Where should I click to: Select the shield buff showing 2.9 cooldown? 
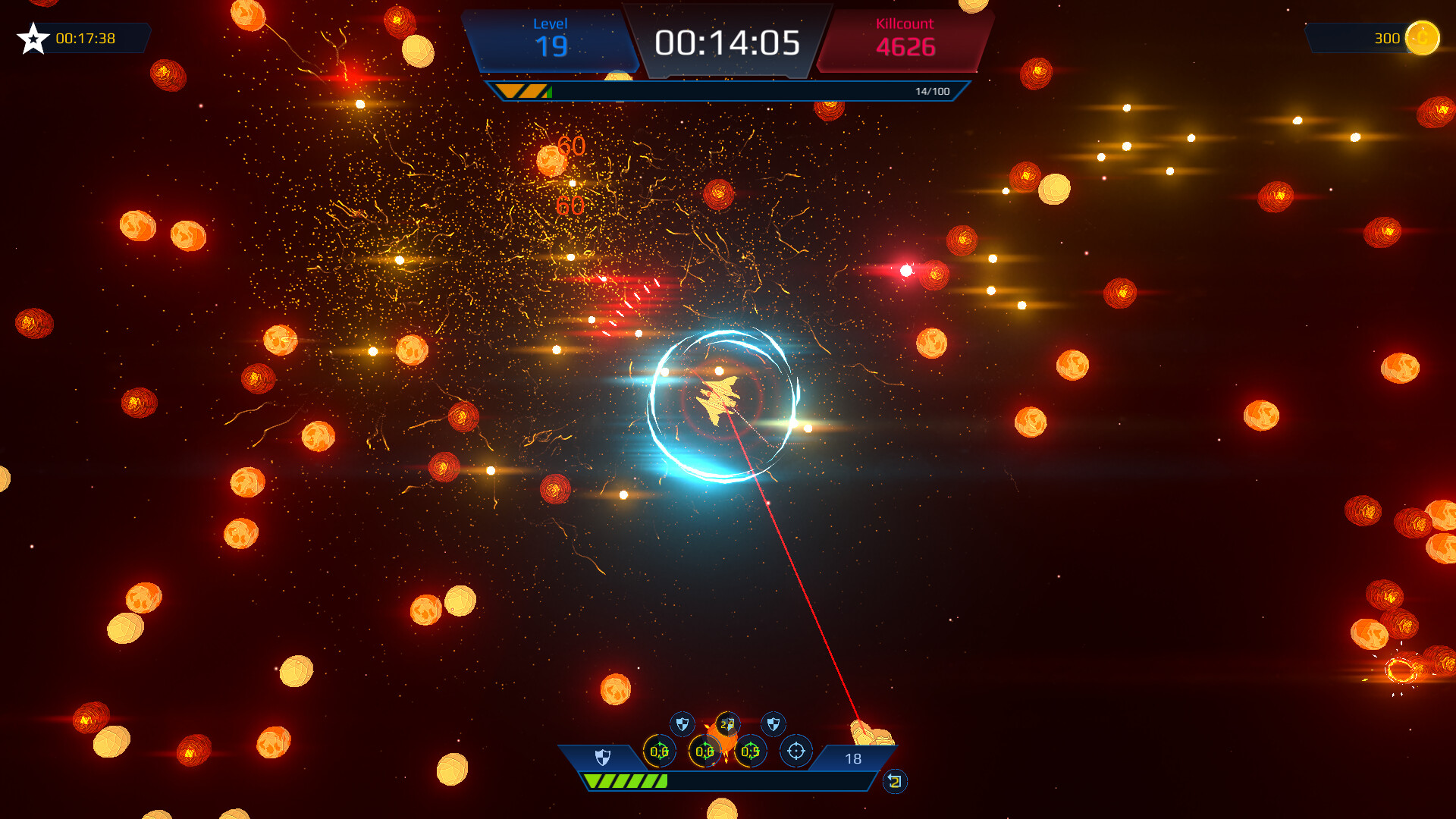727,724
